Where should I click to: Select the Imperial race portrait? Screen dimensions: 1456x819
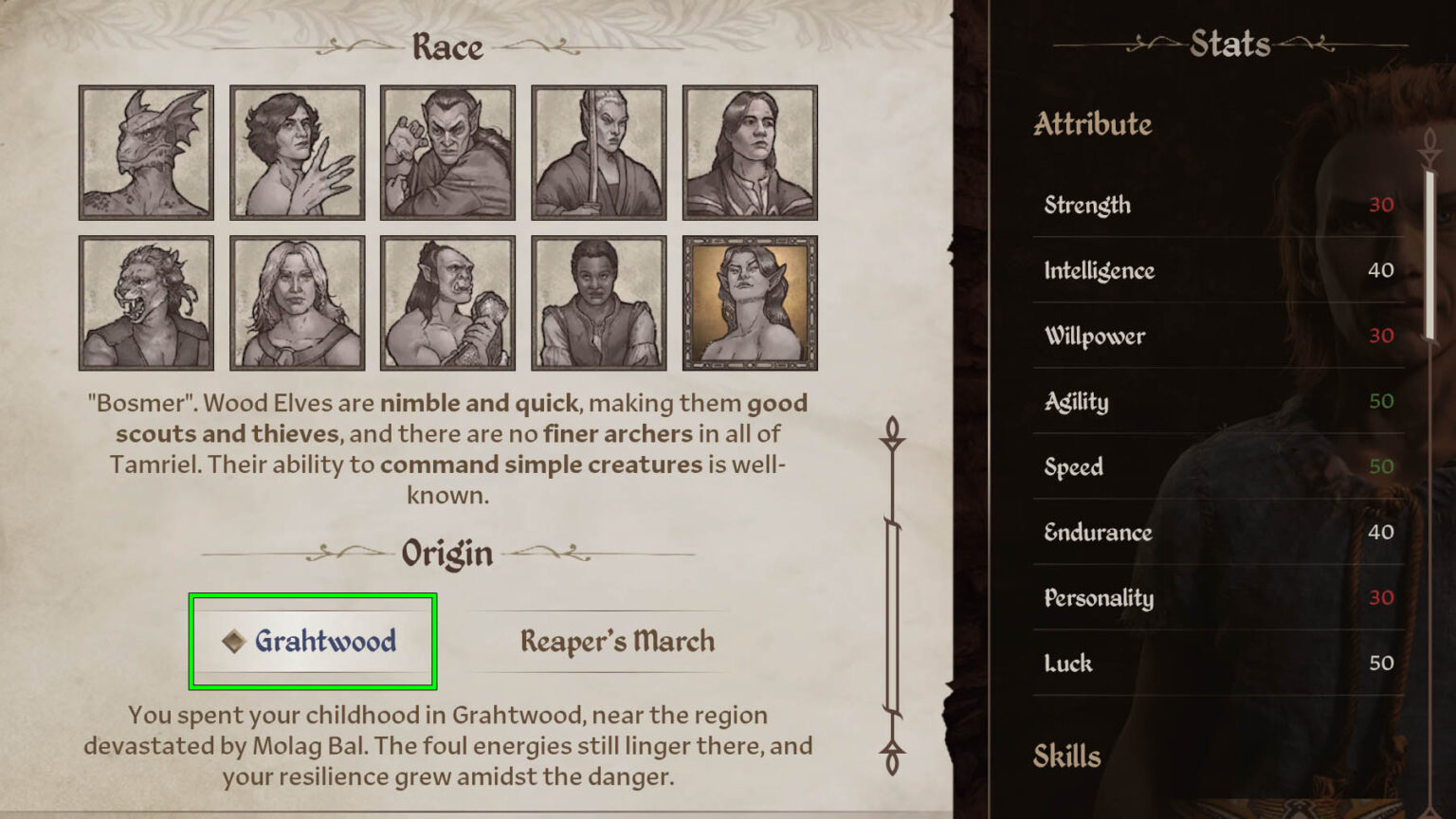tap(750, 153)
